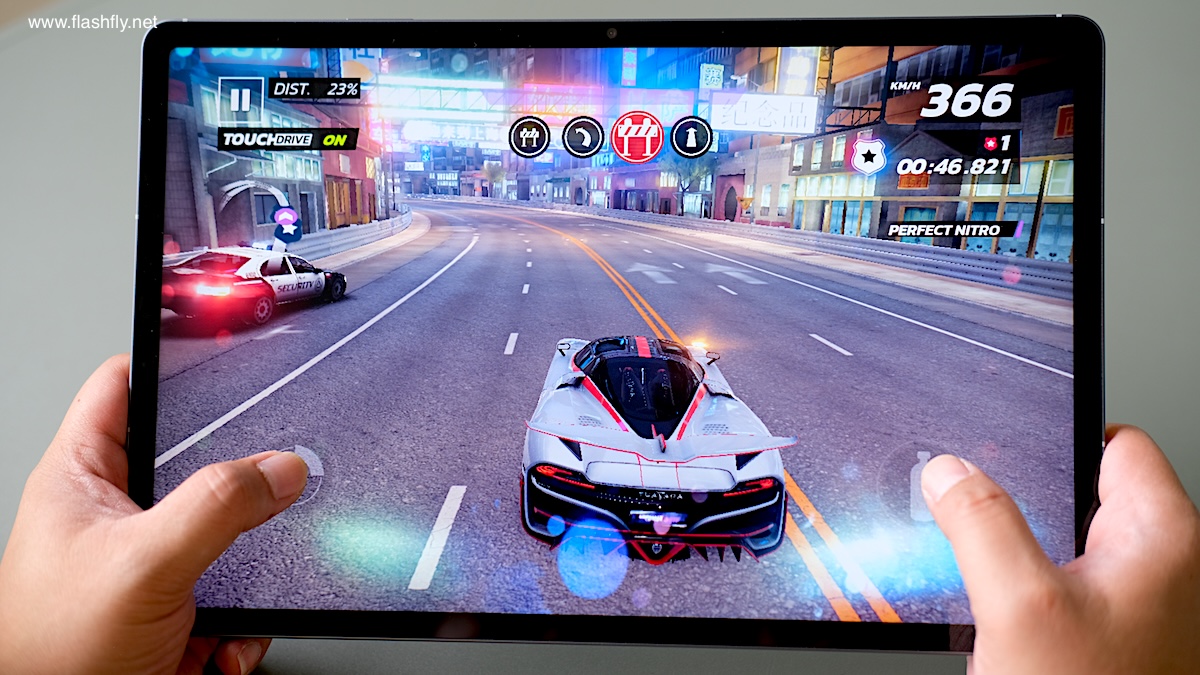Tap the red highlighted barricade icon
1200x675 pixels.
(x=637, y=137)
